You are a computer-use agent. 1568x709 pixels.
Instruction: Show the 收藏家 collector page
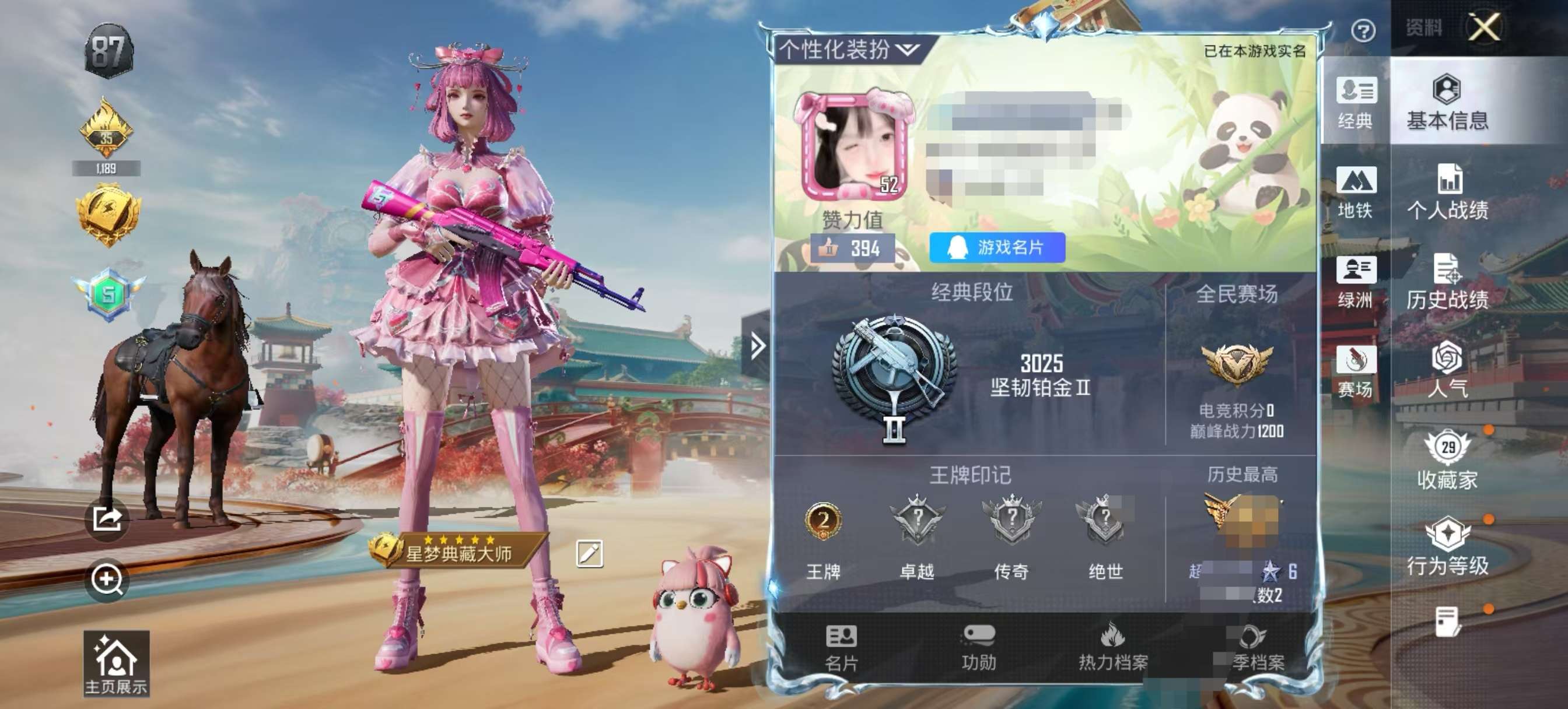(x=1447, y=461)
